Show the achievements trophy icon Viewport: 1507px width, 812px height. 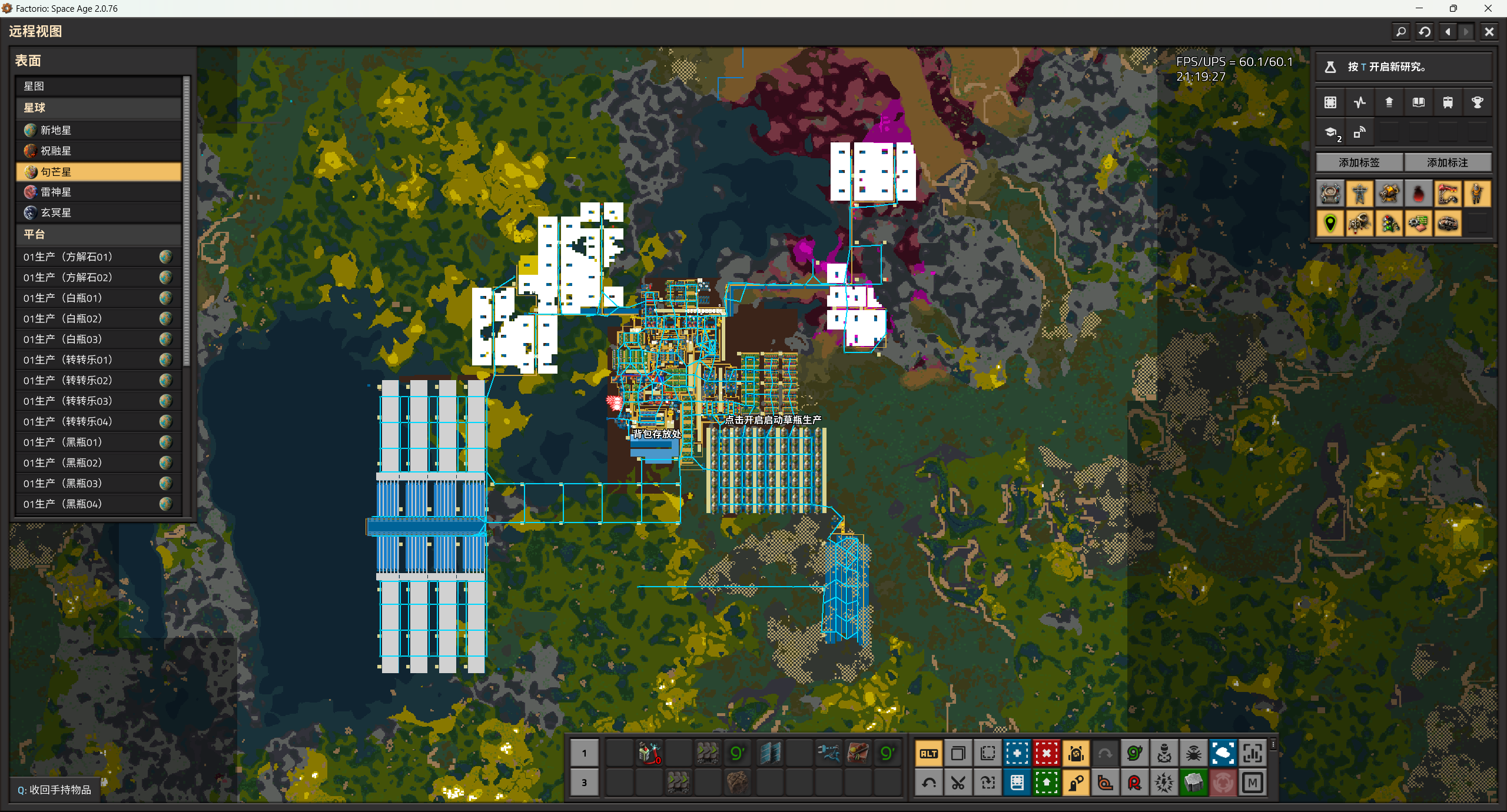tap(1477, 102)
